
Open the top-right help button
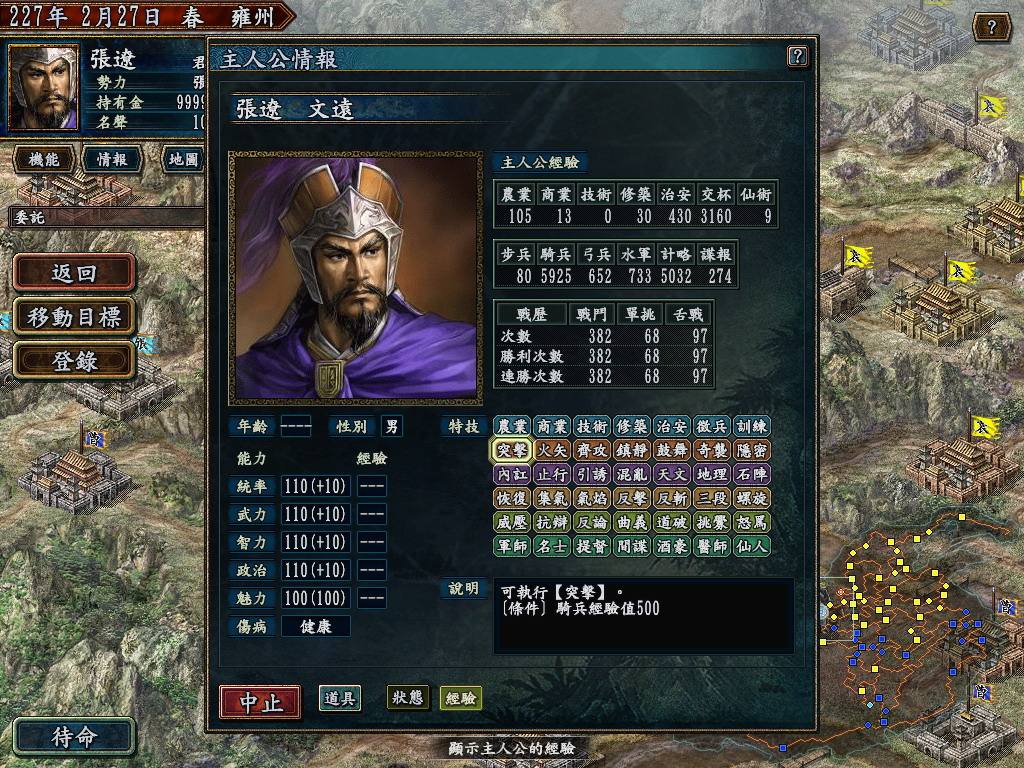coord(991,27)
